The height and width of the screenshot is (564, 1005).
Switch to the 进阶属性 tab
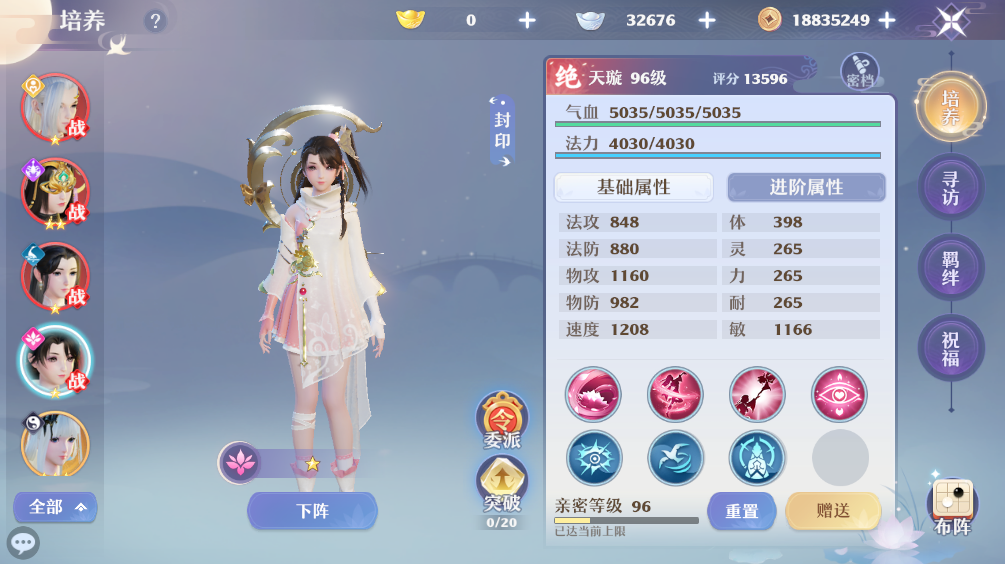[x=806, y=187]
